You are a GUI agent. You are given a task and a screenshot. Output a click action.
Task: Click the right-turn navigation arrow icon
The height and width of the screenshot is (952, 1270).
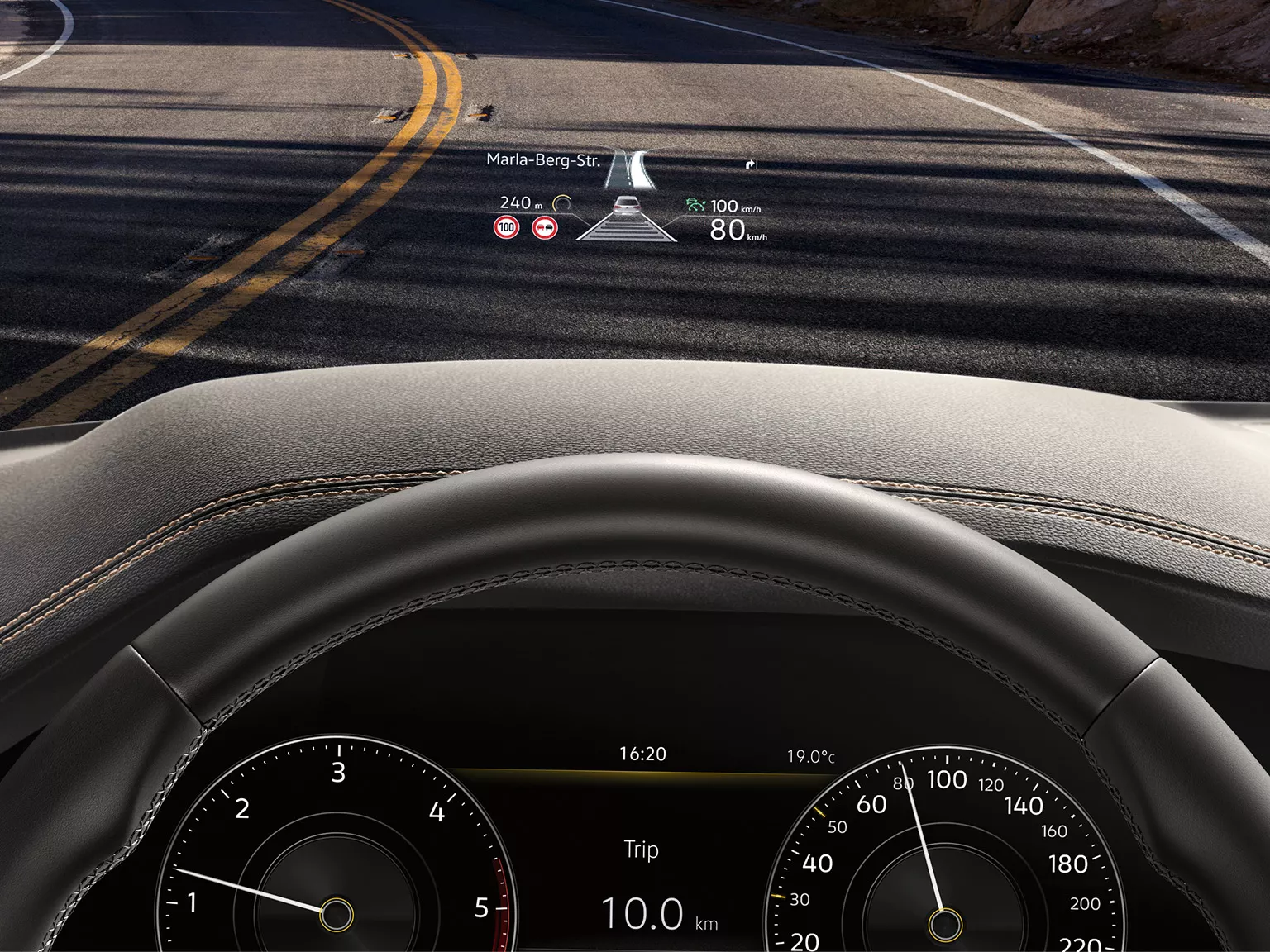point(751,164)
